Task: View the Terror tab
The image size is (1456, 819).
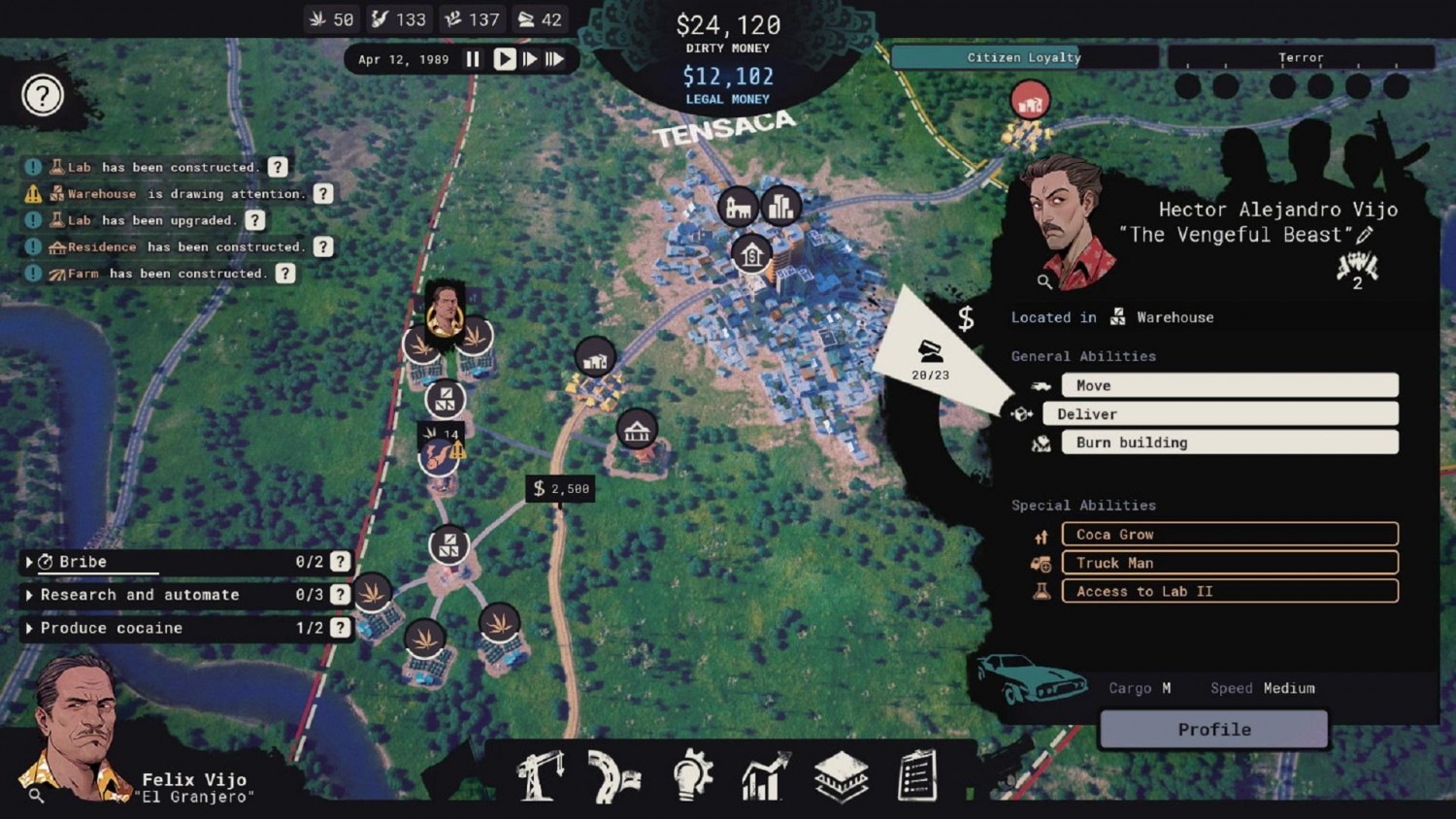Action: (x=1300, y=57)
